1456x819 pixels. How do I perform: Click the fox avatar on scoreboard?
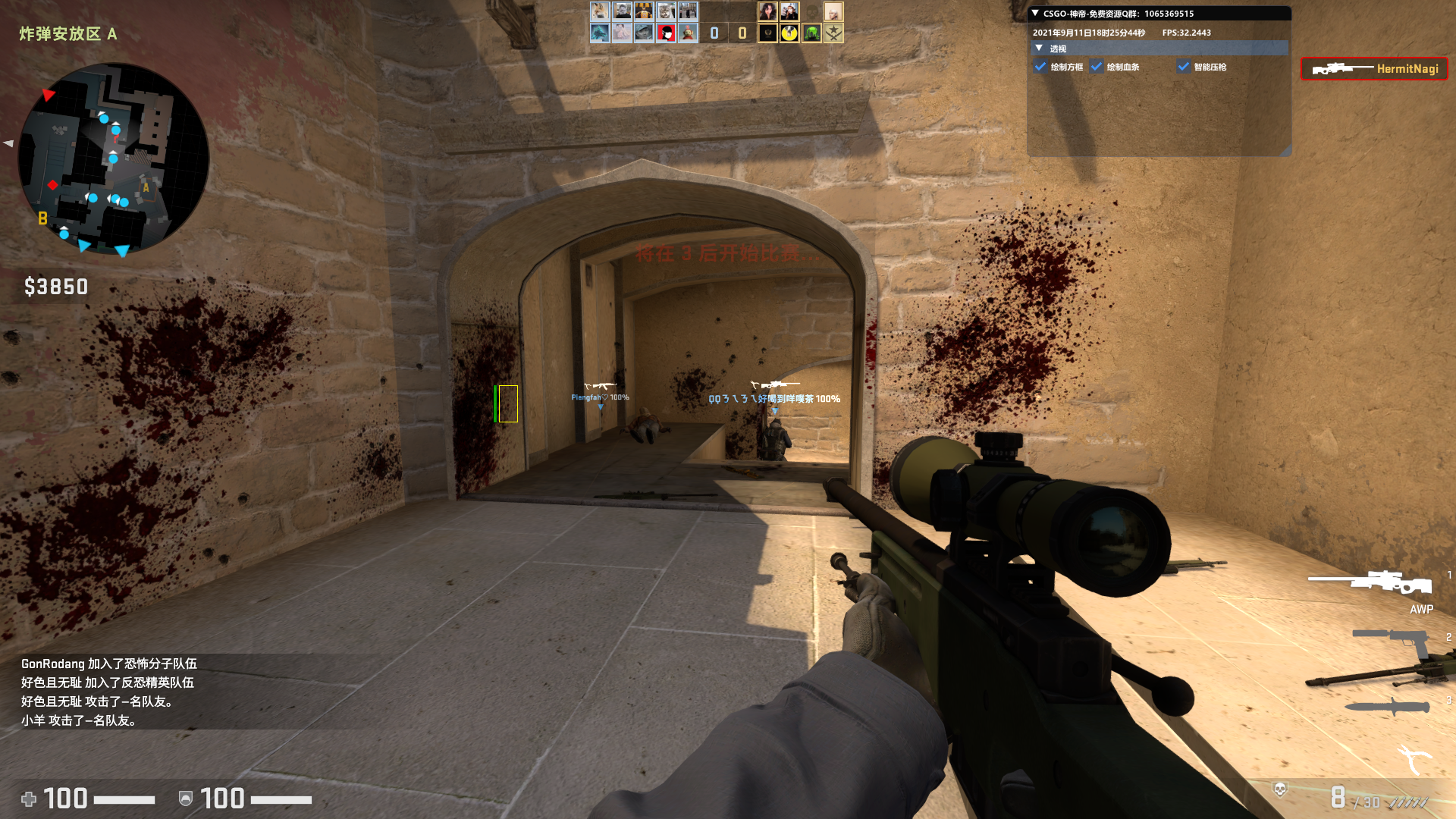(600, 11)
